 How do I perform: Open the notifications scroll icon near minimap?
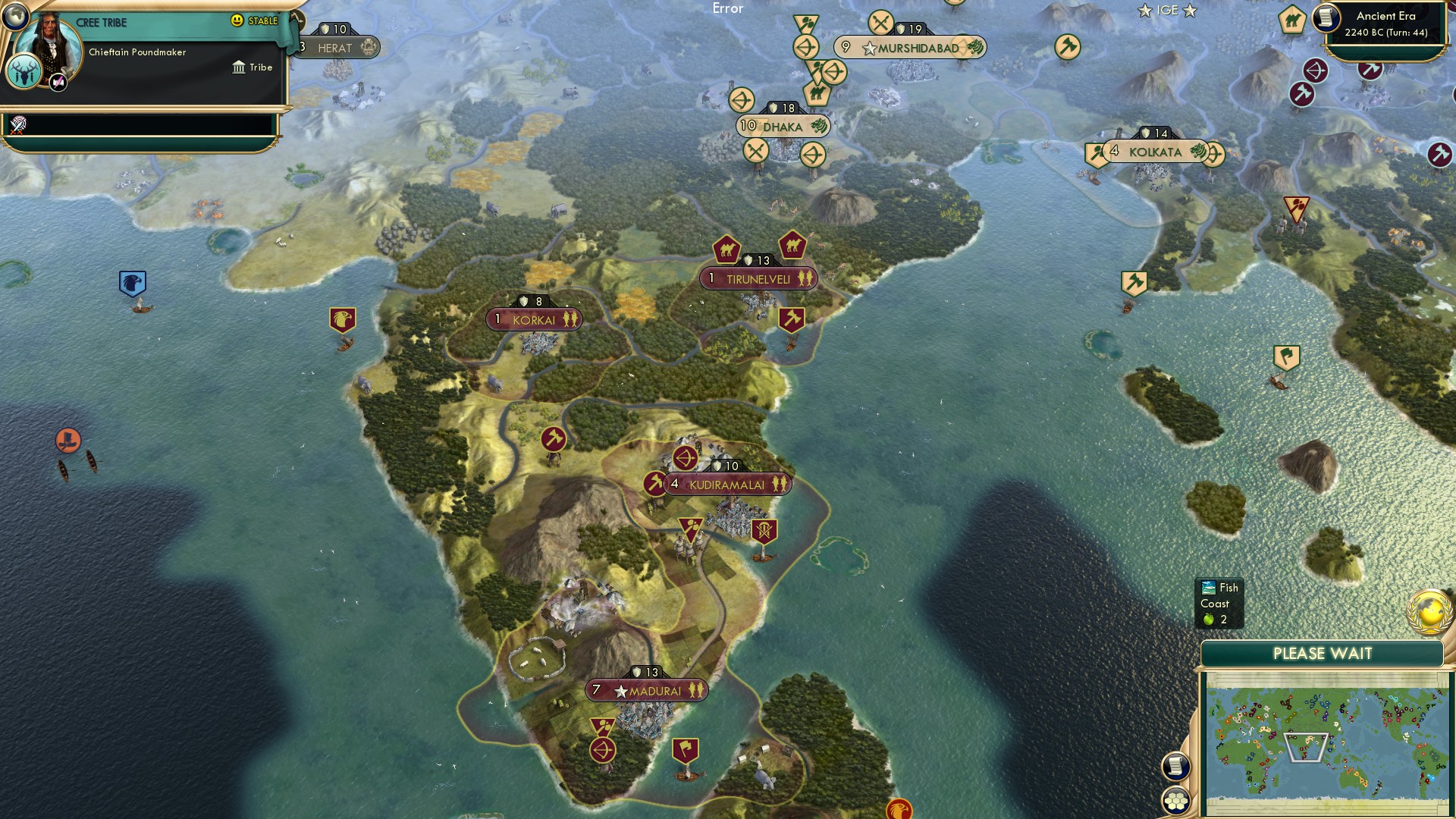[x=1175, y=767]
